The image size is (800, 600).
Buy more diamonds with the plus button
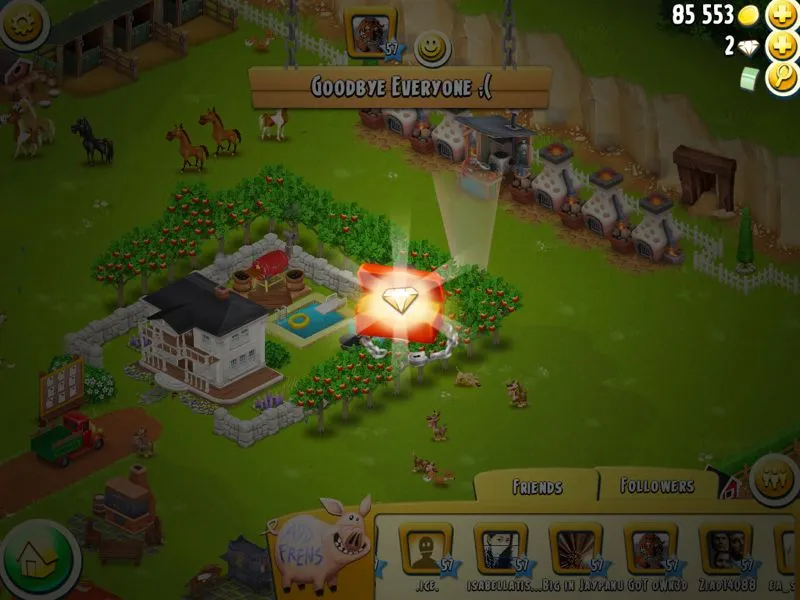780,46
